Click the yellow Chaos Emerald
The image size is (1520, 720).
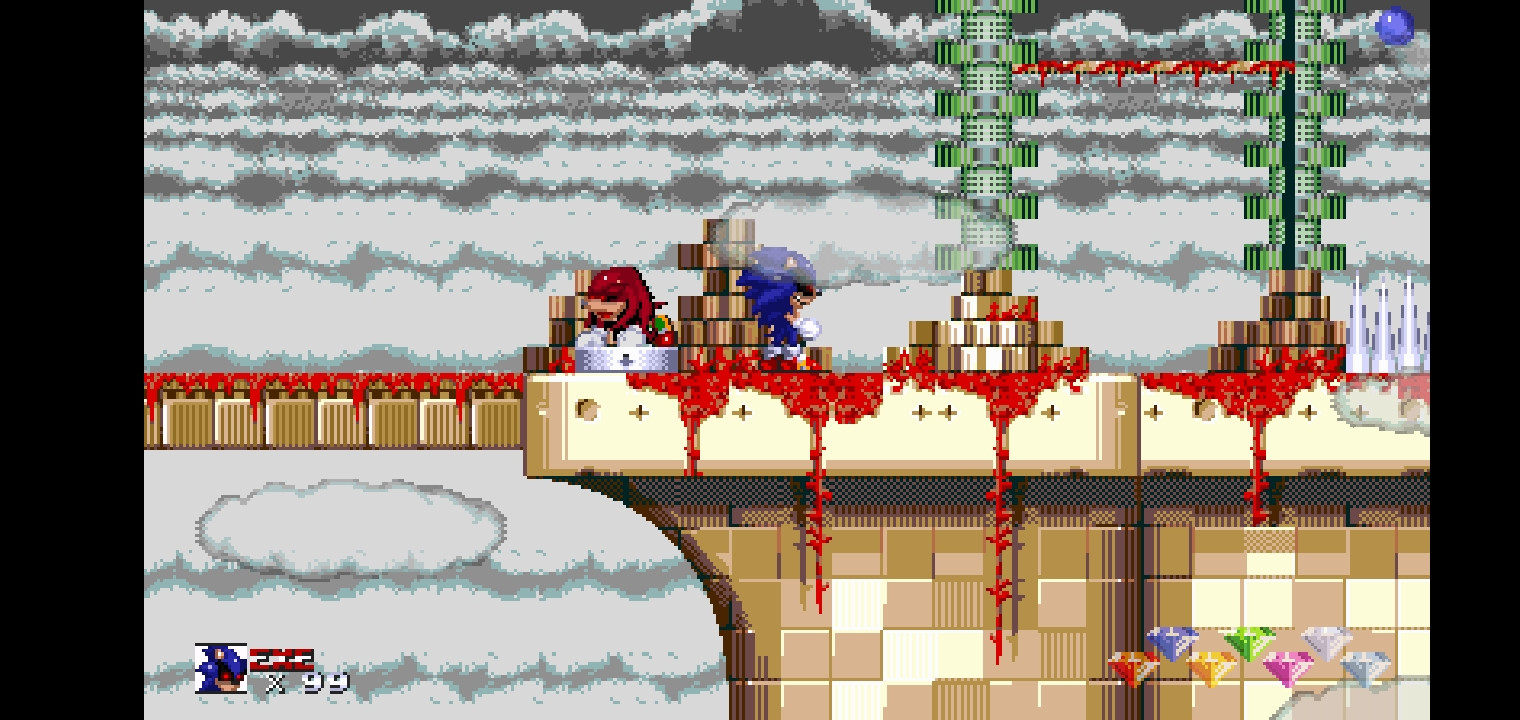point(1213,668)
